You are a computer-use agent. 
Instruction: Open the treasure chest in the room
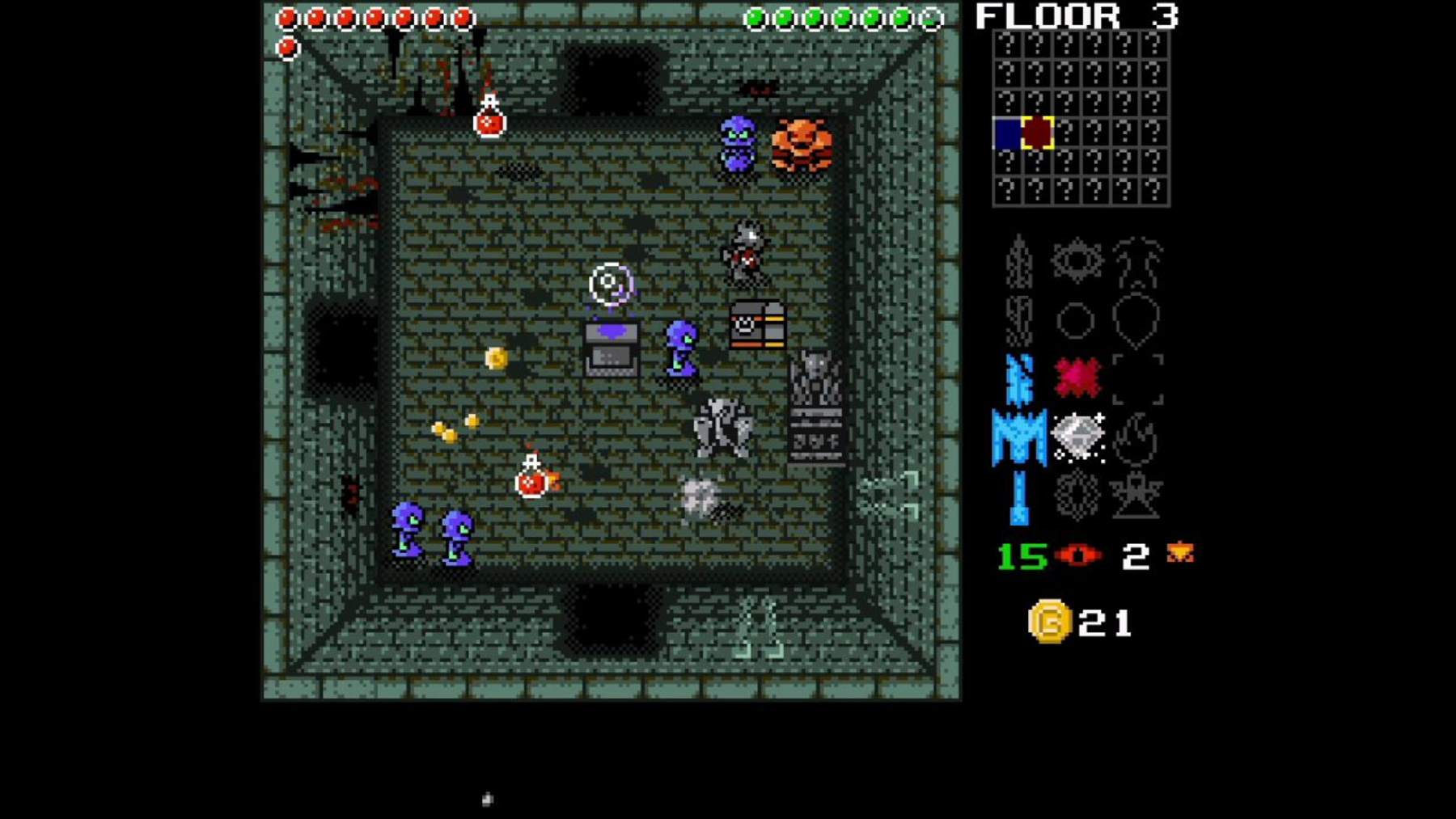point(756,326)
